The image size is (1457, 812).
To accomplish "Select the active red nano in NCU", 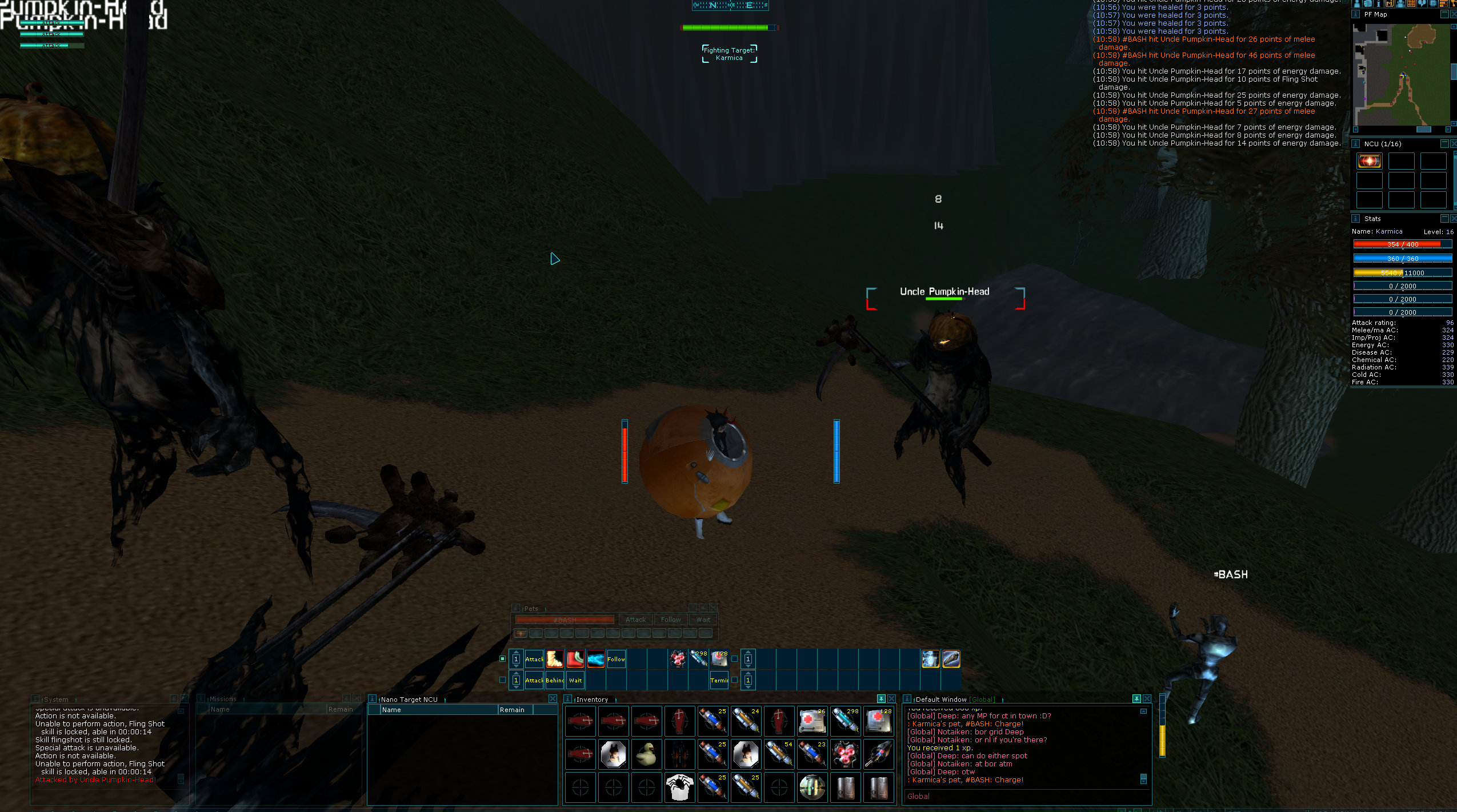I will click(x=1369, y=161).
